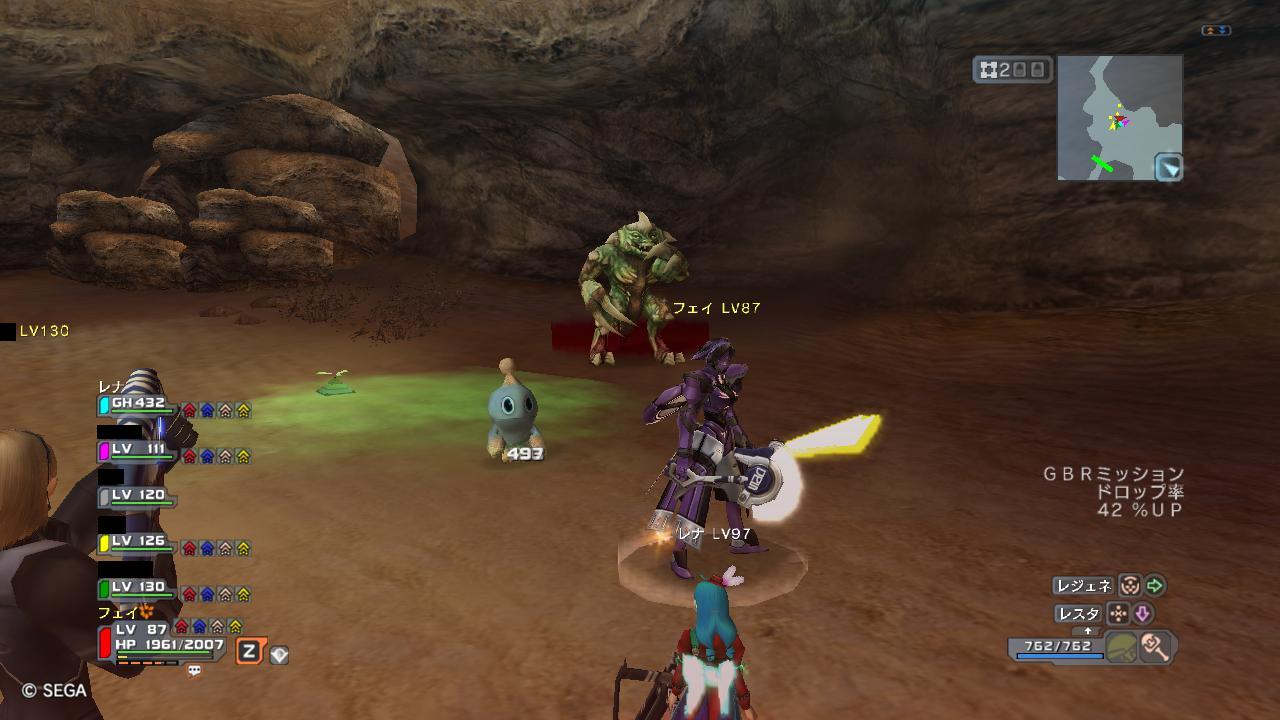Click the green right-arrow icon
The image size is (1280, 720).
(1155, 586)
